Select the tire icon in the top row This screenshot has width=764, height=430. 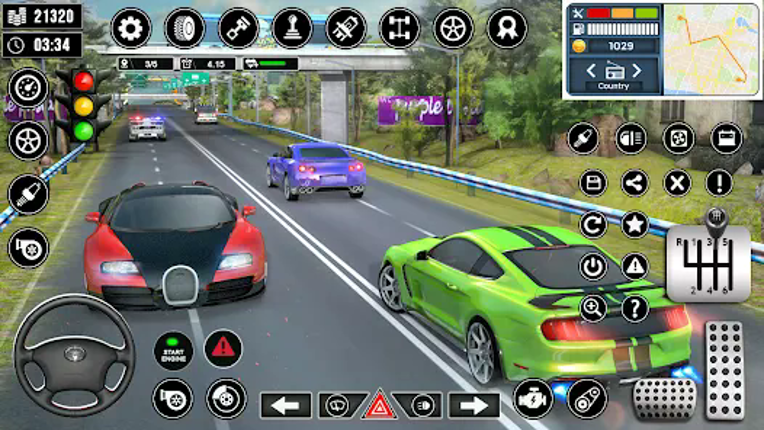click(x=185, y=28)
